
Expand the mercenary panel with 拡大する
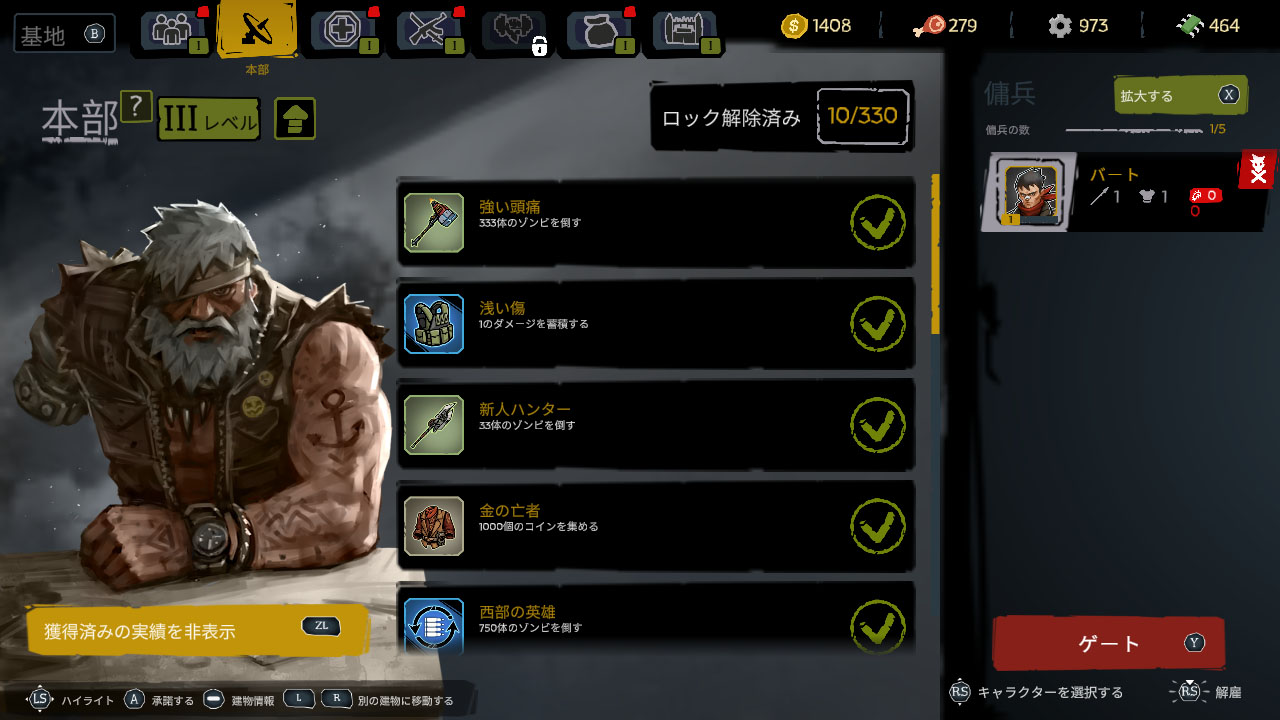tap(1180, 96)
